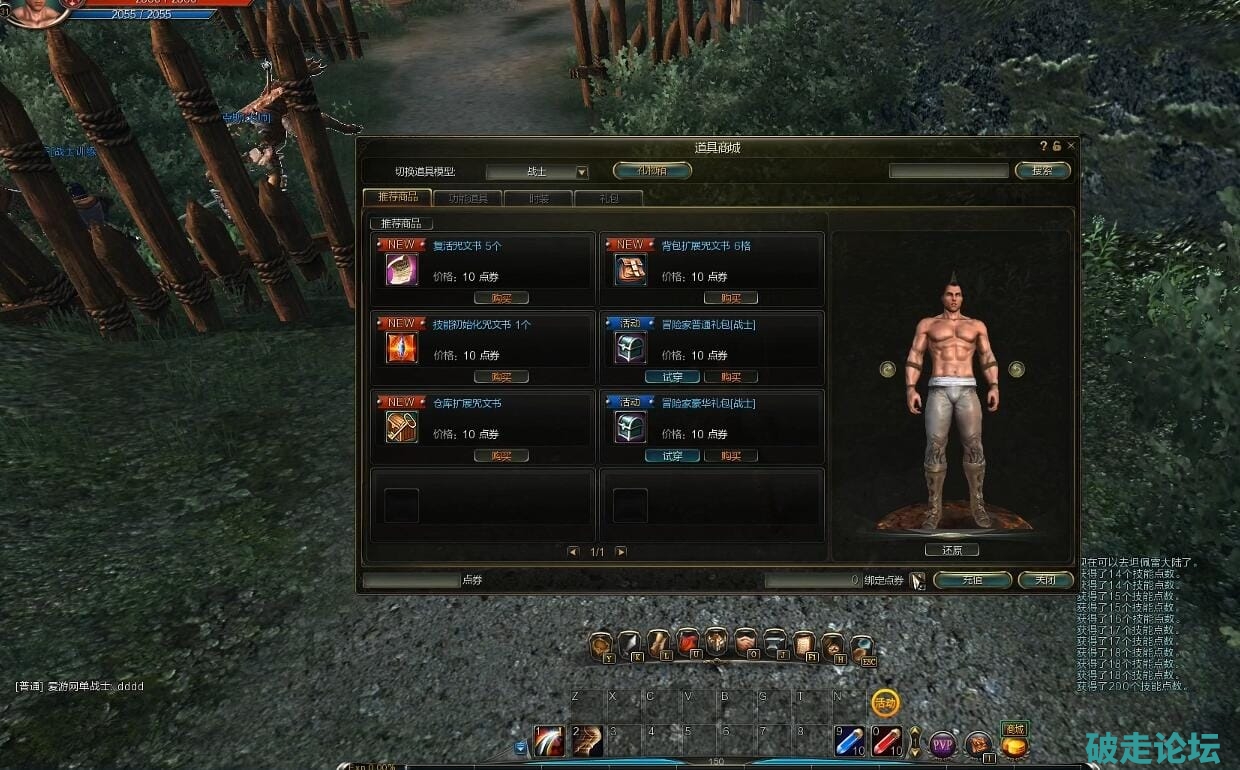Switch to the 功能道具 tab

pos(467,198)
